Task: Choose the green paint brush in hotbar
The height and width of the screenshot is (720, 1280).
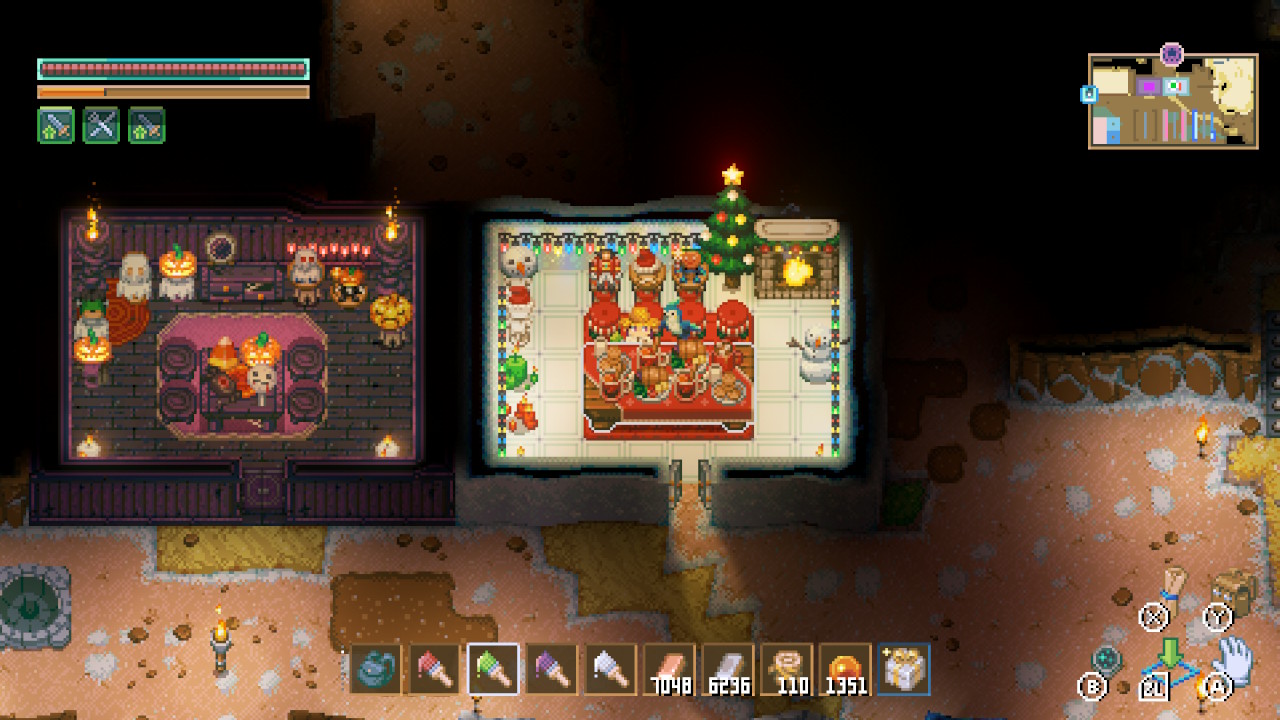Action: click(x=493, y=669)
